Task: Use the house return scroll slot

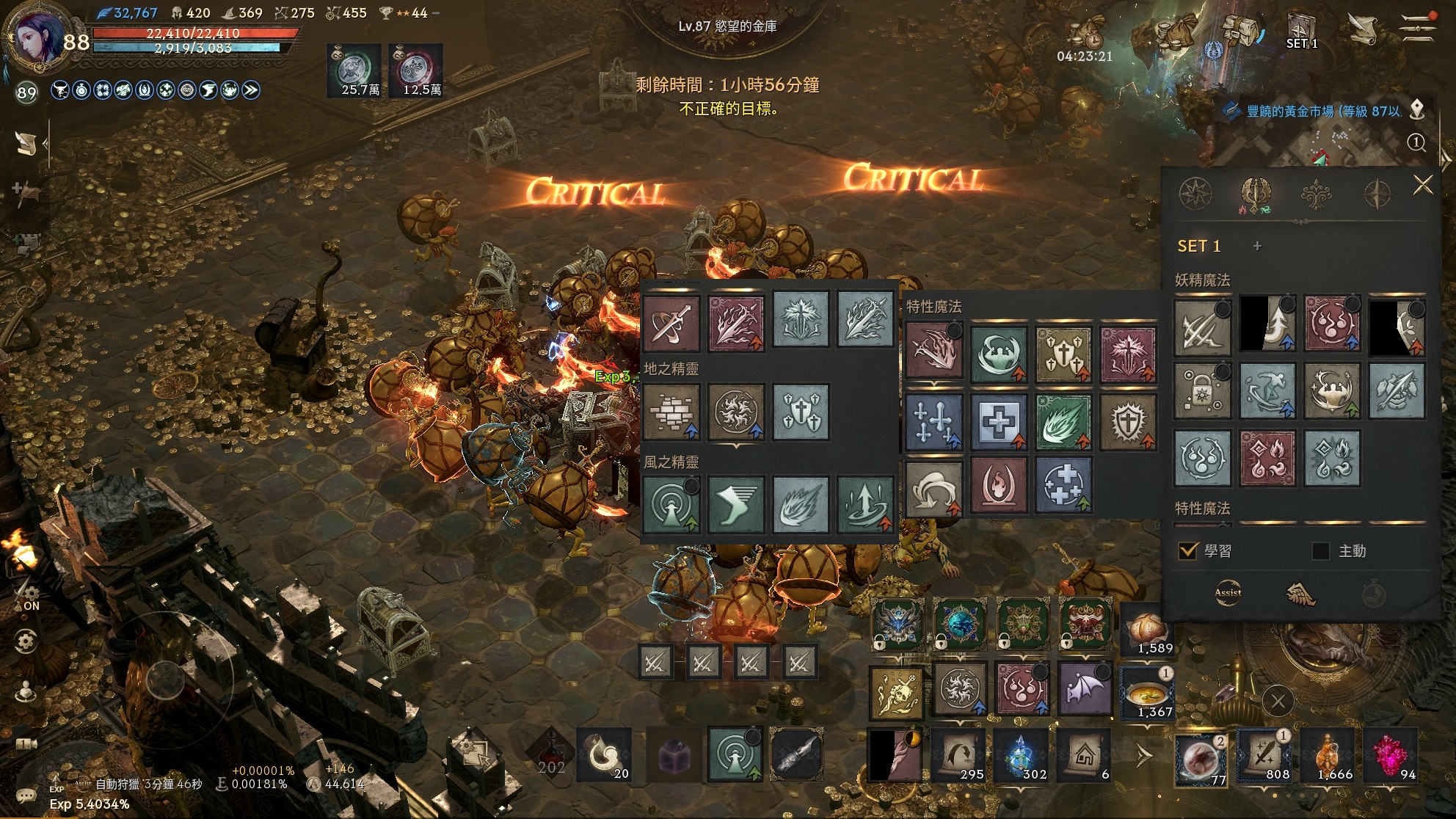Action: [1085, 754]
